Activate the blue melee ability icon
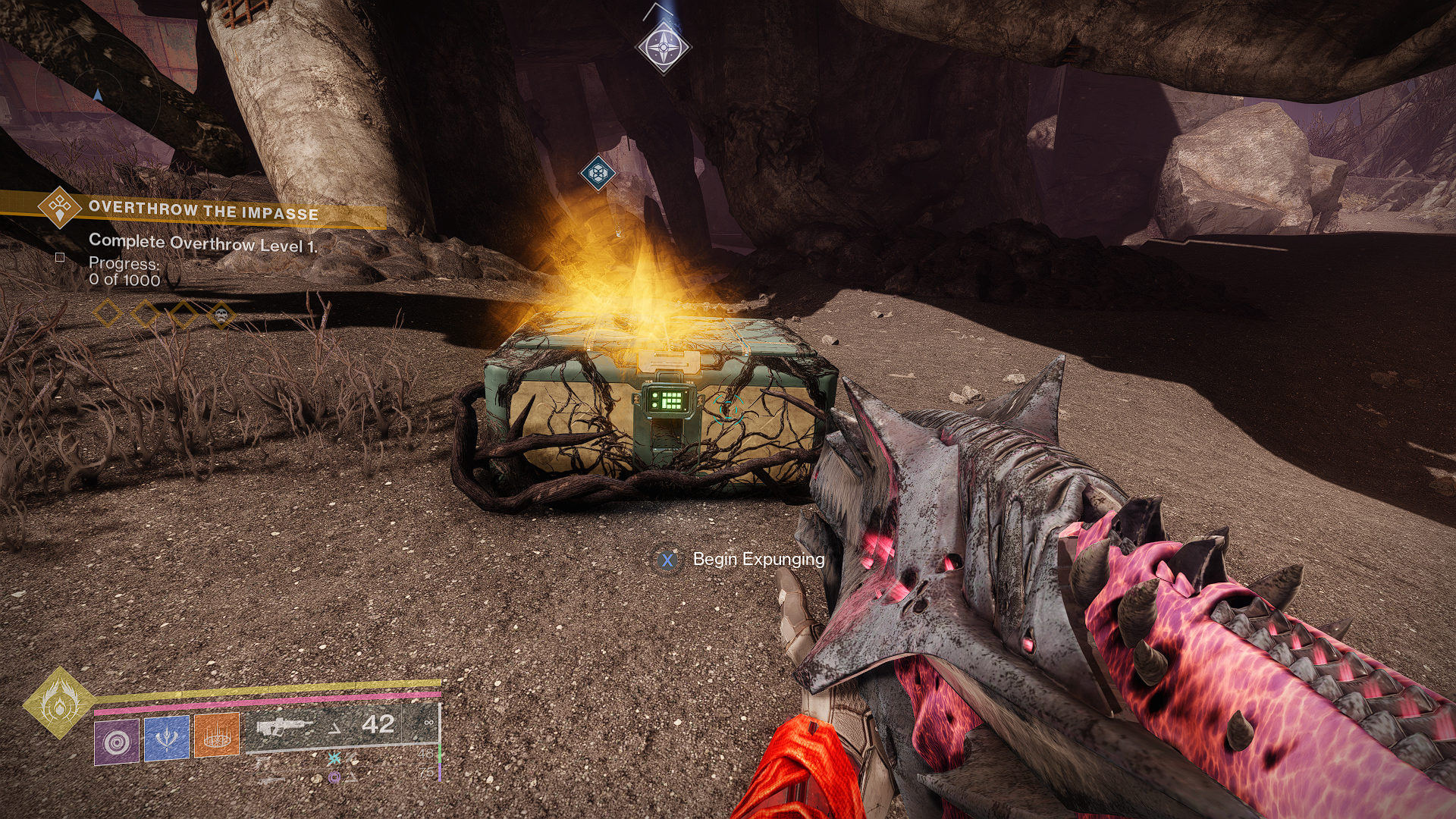The height and width of the screenshot is (819, 1456). (167, 737)
